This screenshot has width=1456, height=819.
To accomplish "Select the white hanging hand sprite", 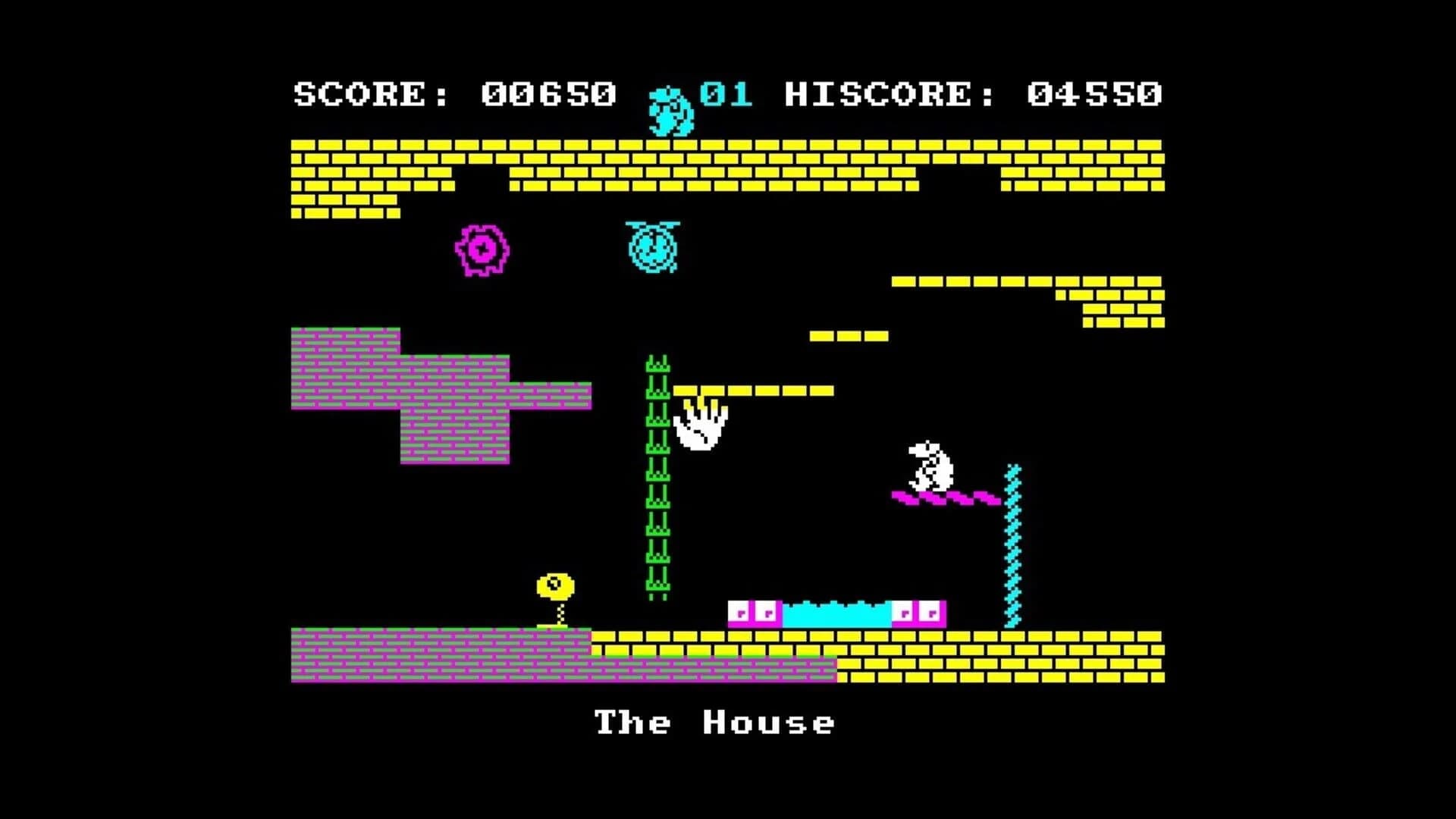I will 701,428.
